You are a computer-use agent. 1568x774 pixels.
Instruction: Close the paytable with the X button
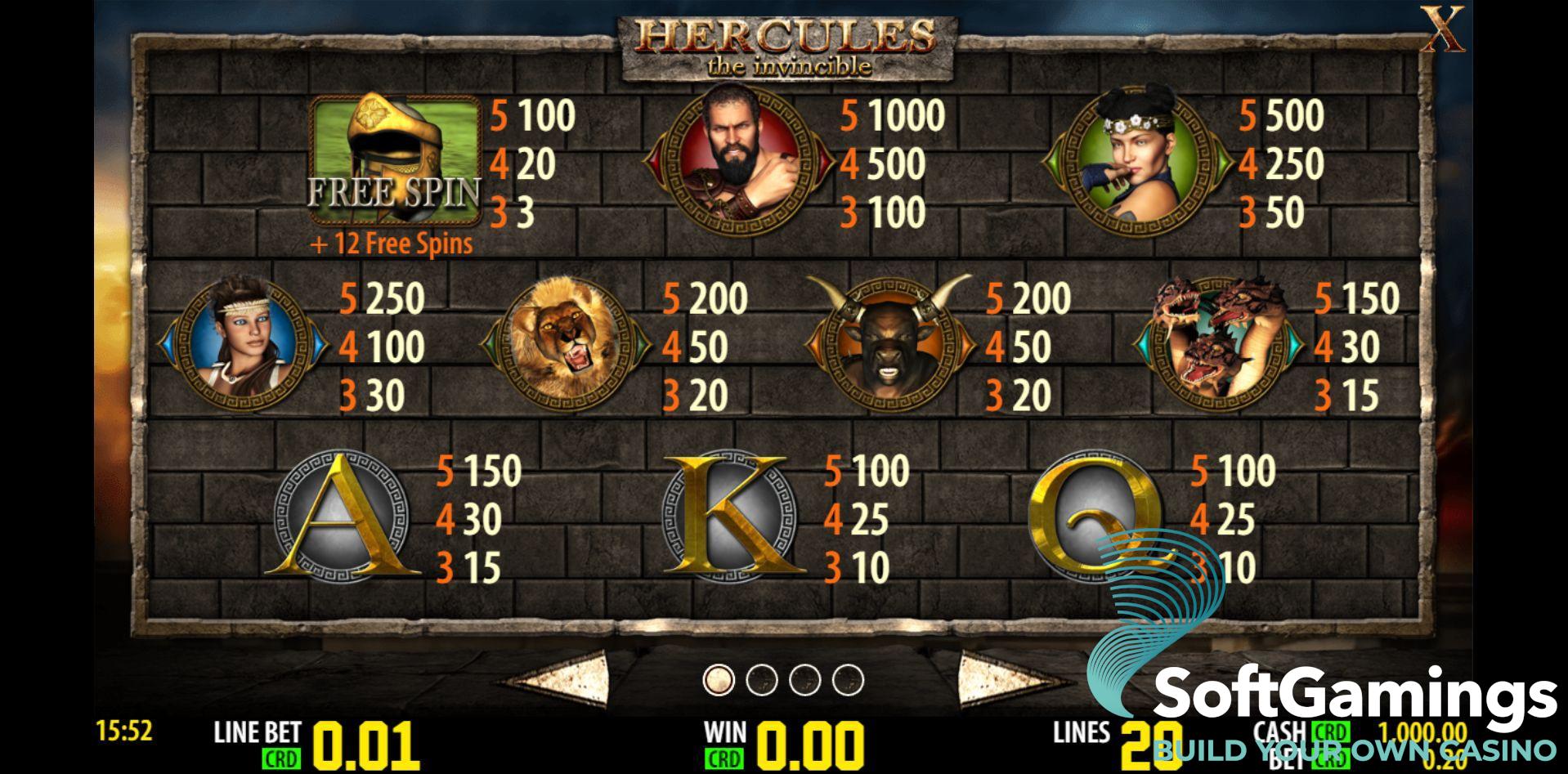click(1445, 31)
